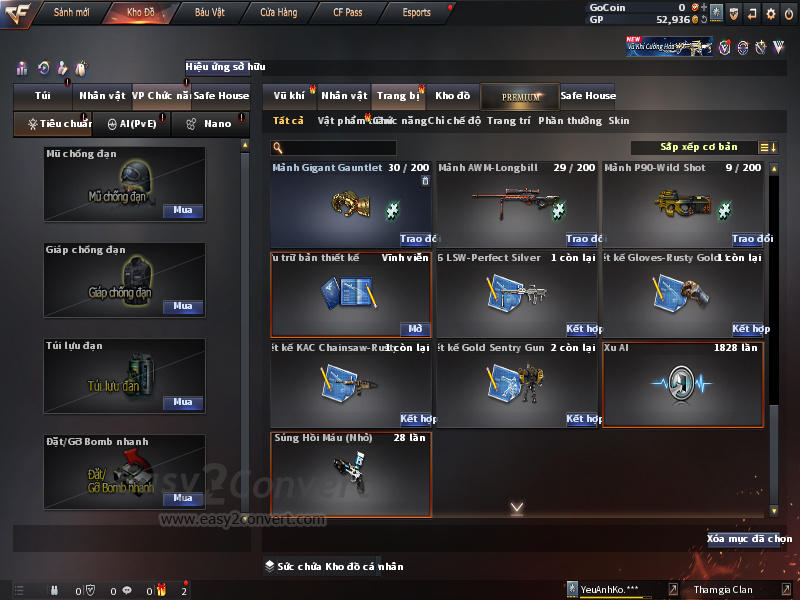Screen dimensions: 800x600
Task: Select the Súng Hồi Máu (Nhỏ) item
Action: (350, 474)
